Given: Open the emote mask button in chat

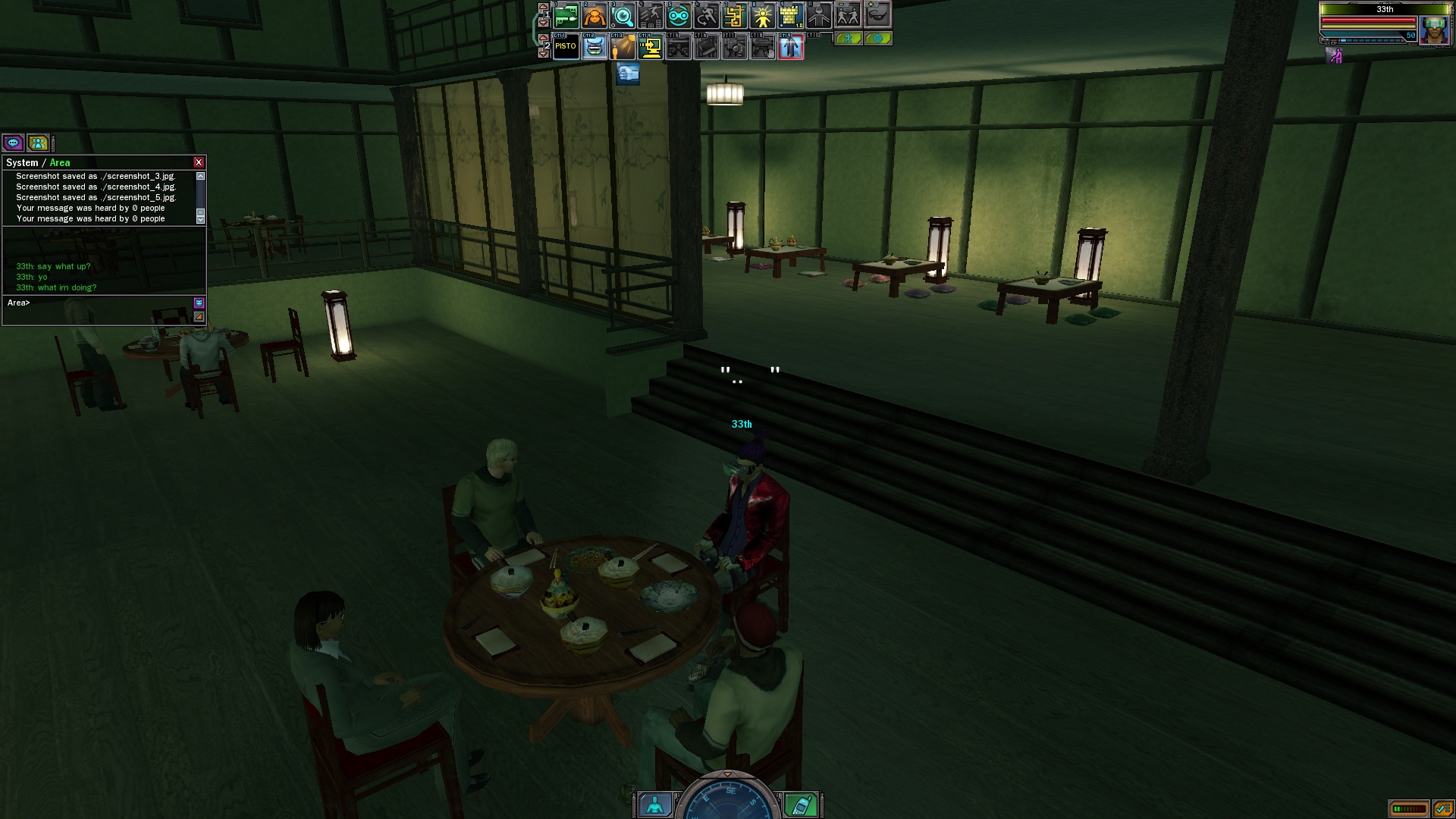Looking at the screenshot, I should [x=199, y=303].
